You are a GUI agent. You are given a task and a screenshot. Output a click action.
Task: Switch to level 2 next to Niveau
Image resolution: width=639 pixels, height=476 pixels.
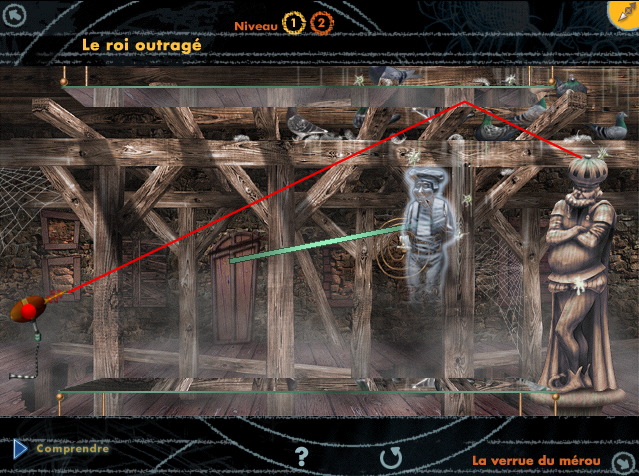321,23
